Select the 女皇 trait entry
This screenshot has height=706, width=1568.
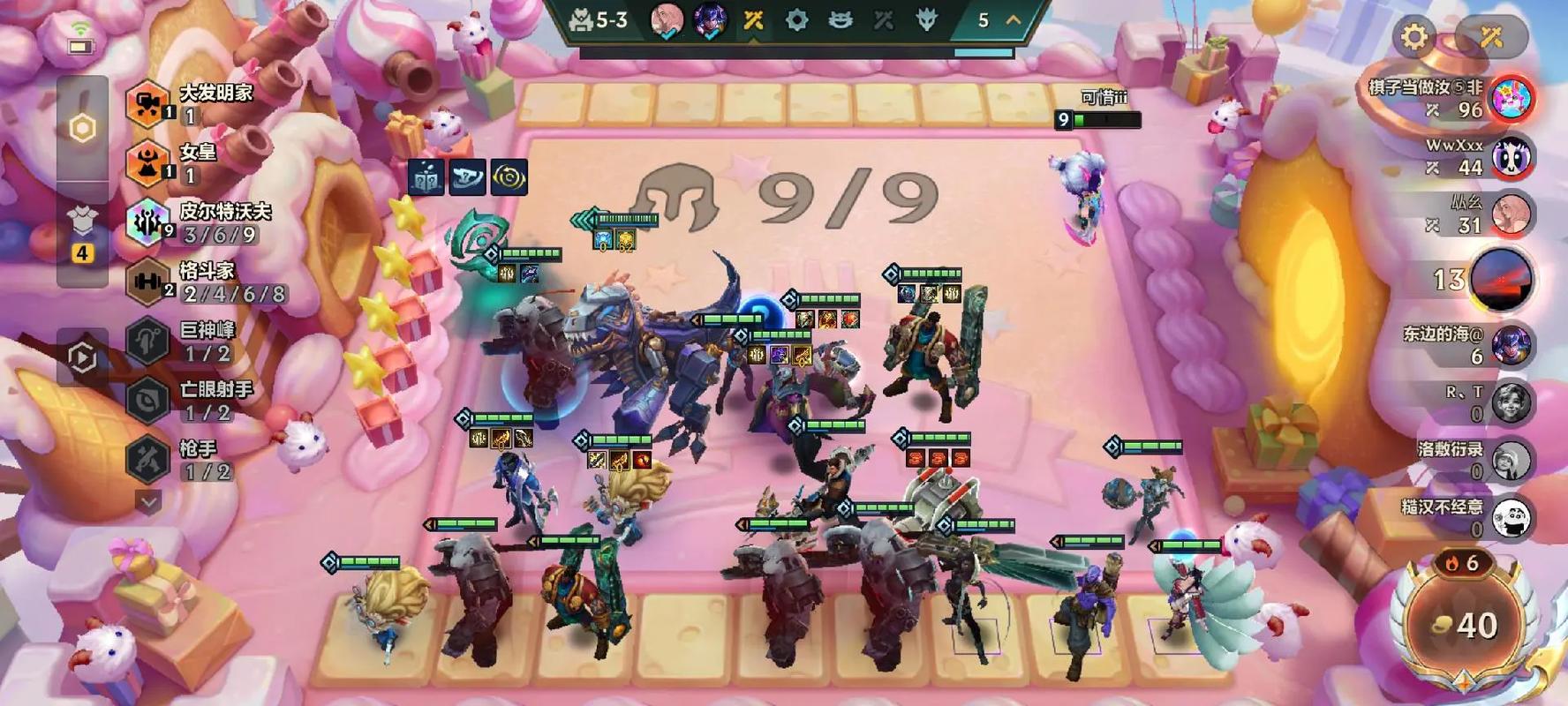pos(147,163)
